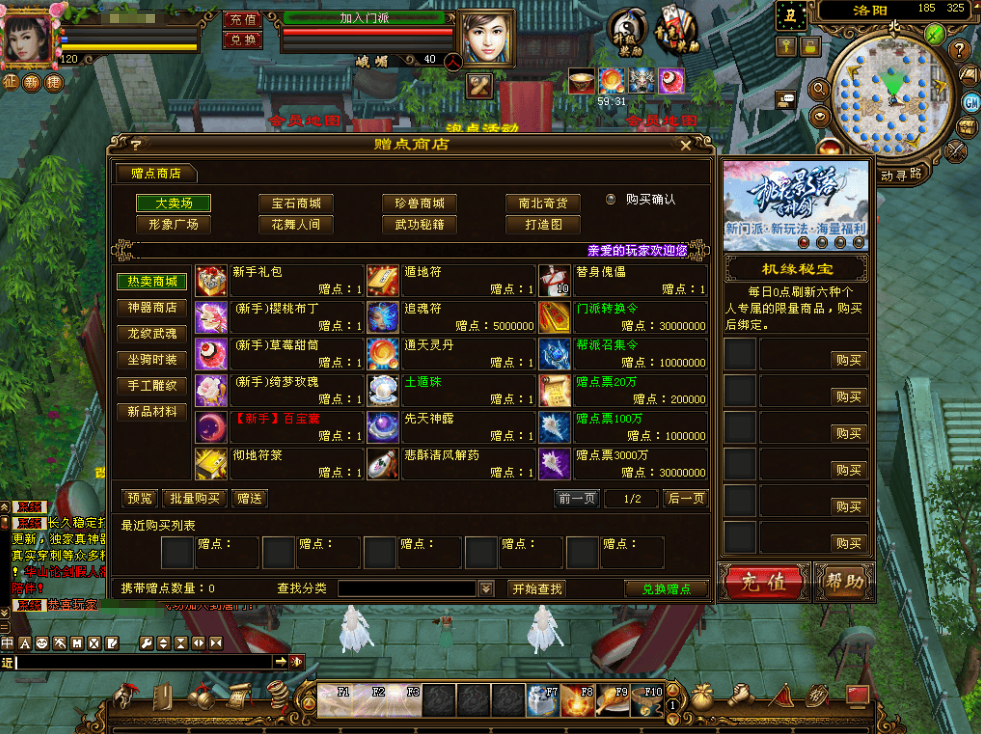Switch to the 神器商店 side tab
981x734 pixels.
point(152,308)
